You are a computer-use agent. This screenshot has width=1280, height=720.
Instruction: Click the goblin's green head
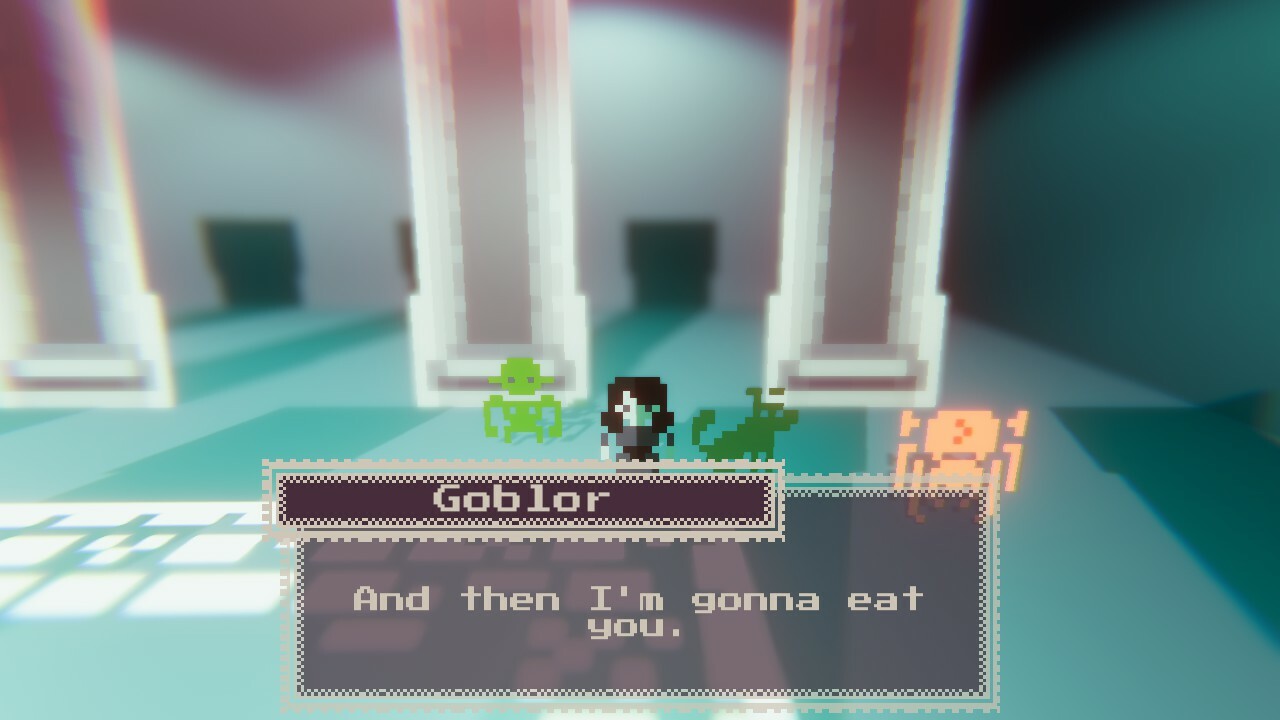click(521, 377)
